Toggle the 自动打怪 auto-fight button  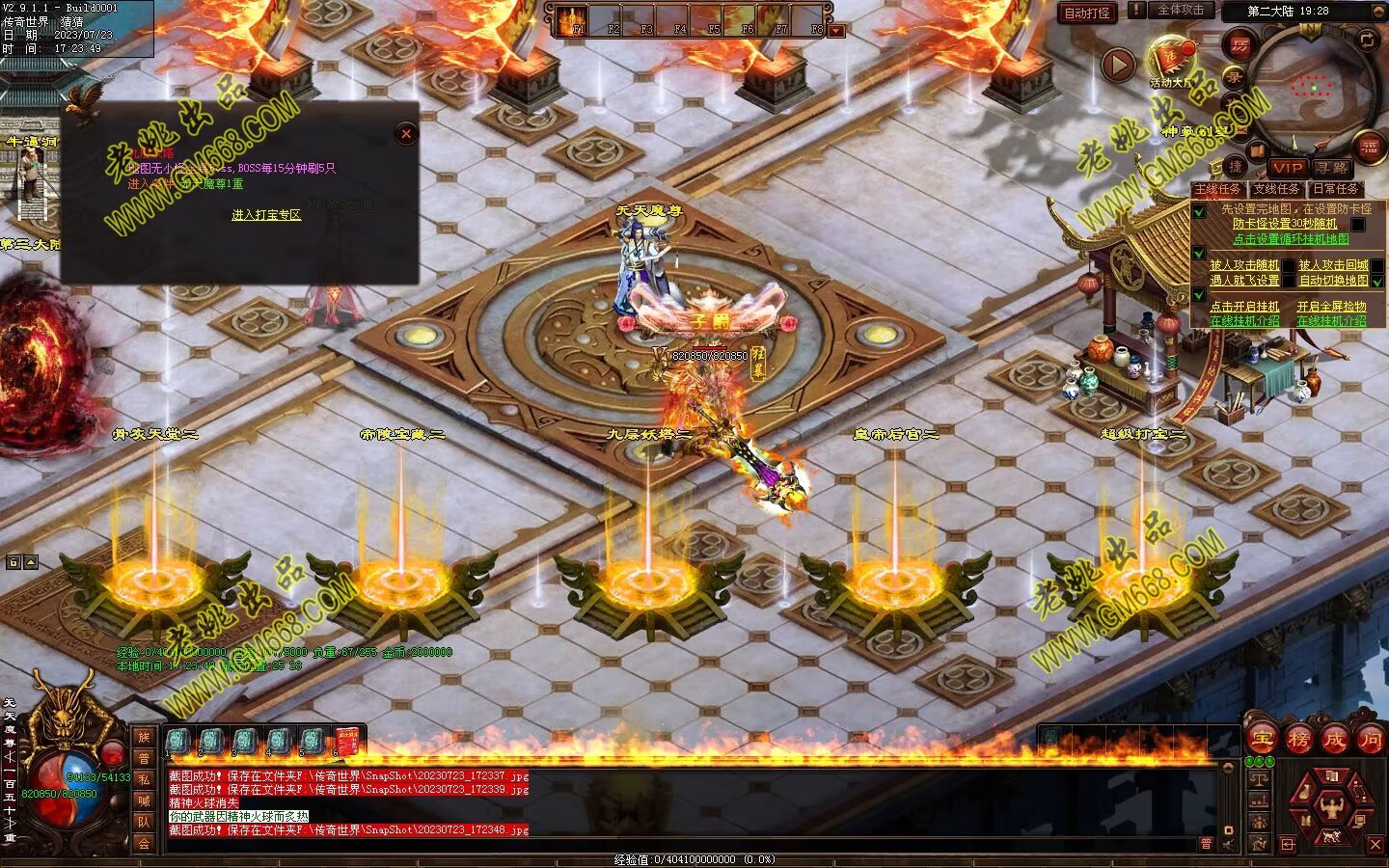(x=1087, y=13)
